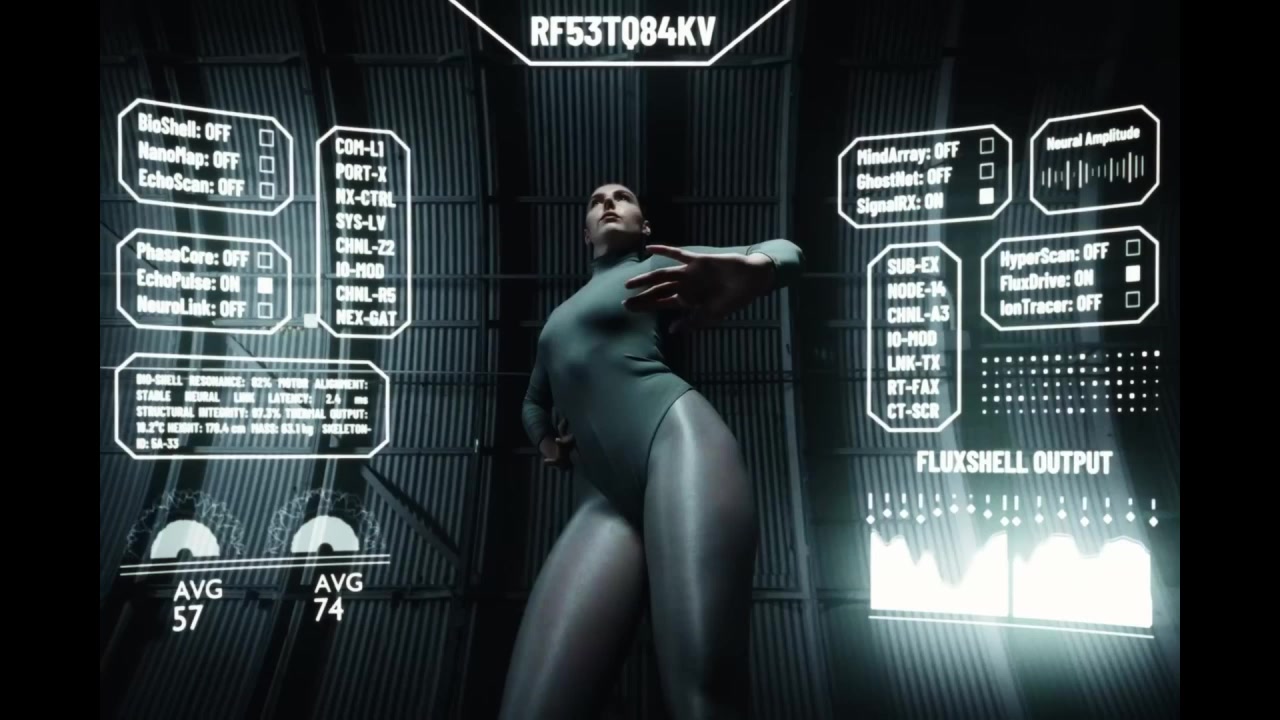Check the PhaseCore box
The height and width of the screenshot is (720, 1280).
point(265,260)
